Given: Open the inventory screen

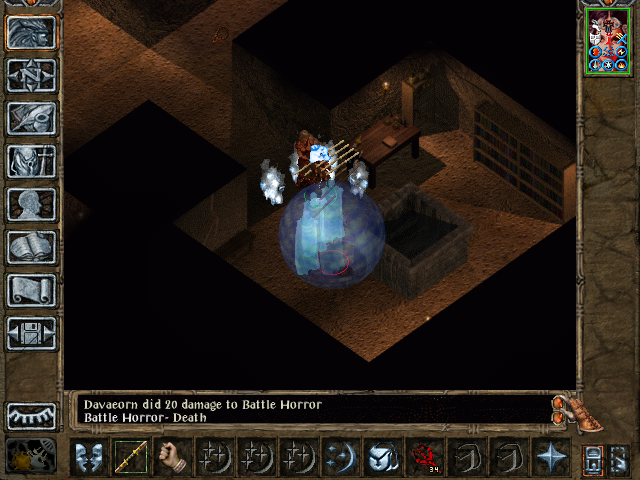Looking at the screenshot, I should tap(31, 161).
